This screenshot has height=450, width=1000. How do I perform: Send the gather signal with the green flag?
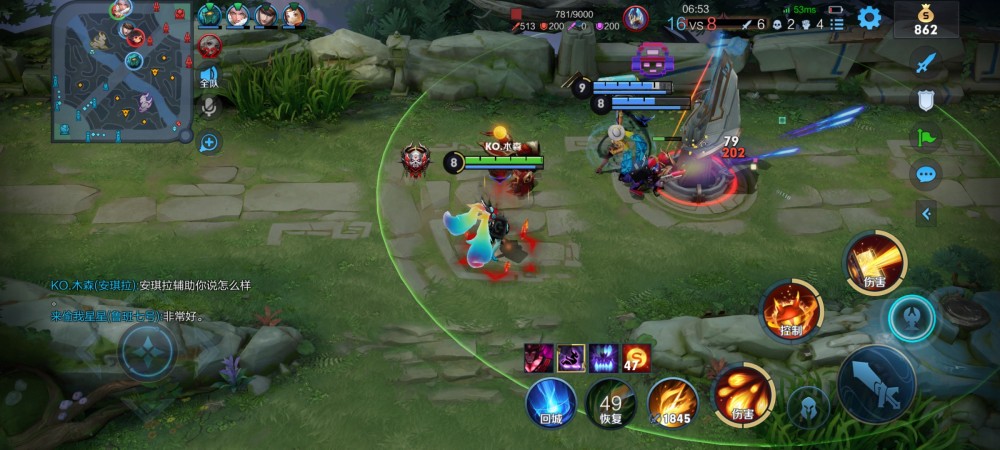point(926,137)
